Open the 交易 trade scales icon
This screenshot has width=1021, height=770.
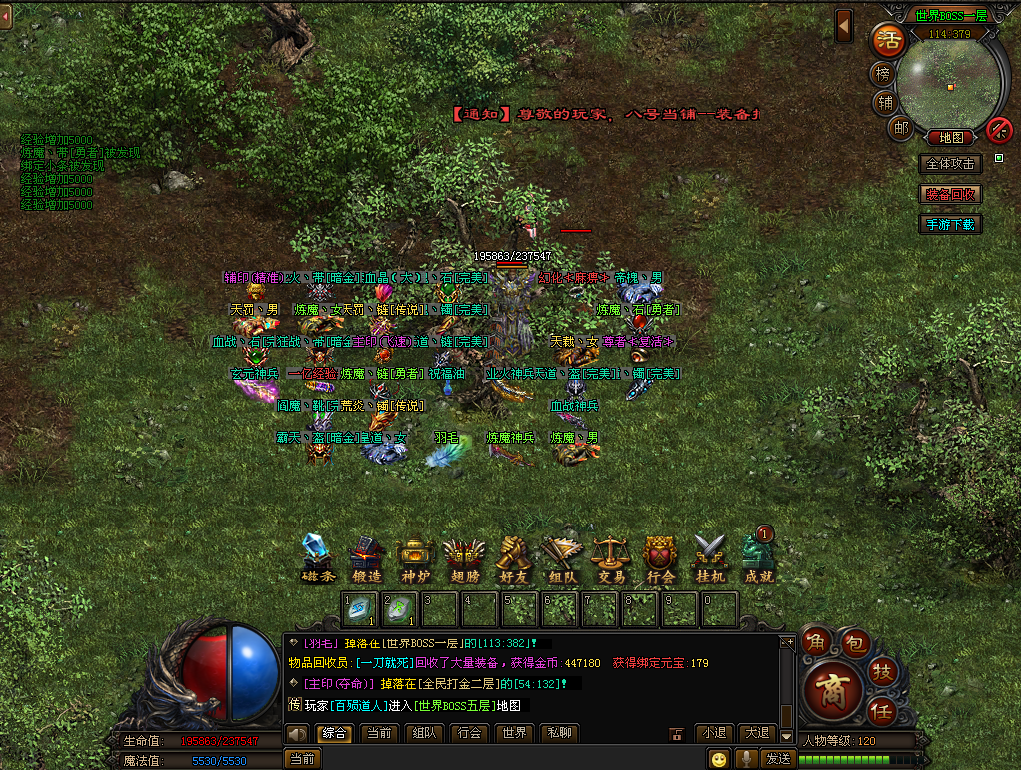tap(610, 558)
